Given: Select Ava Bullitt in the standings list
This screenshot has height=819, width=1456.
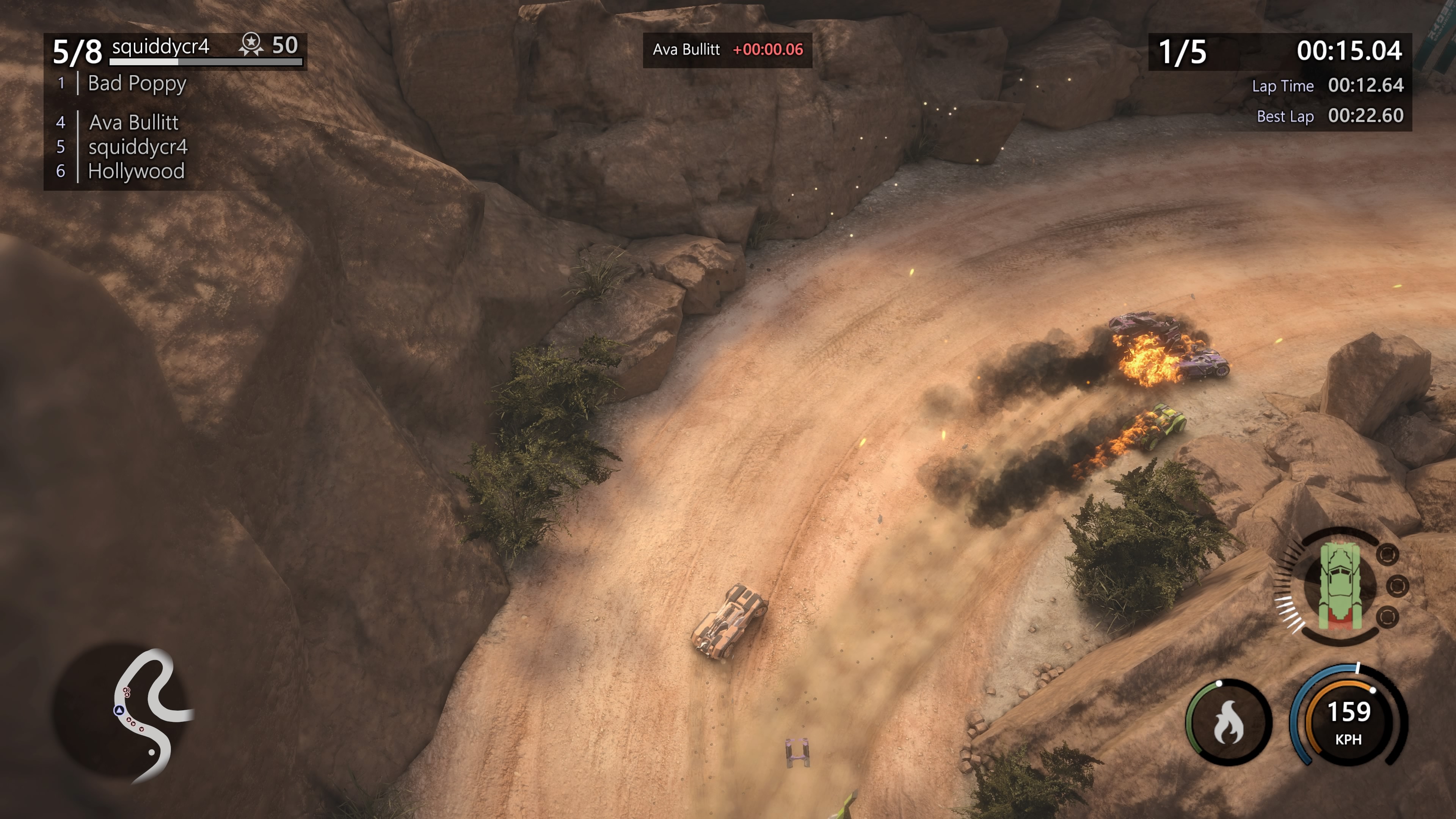Looking at the screenshot, I should click(x=133, y=122).
